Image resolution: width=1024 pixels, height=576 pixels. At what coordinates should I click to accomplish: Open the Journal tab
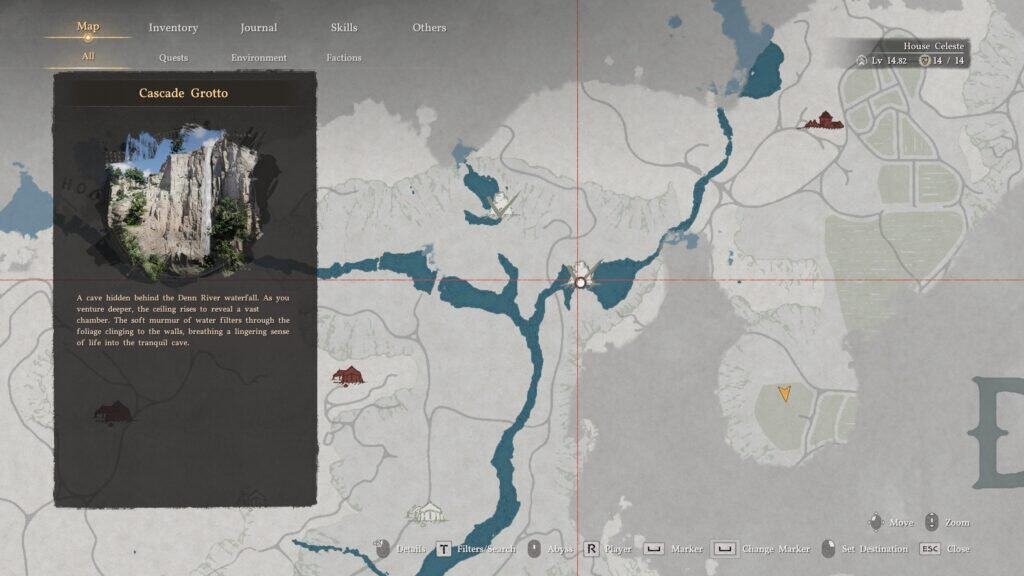point(259,28)
